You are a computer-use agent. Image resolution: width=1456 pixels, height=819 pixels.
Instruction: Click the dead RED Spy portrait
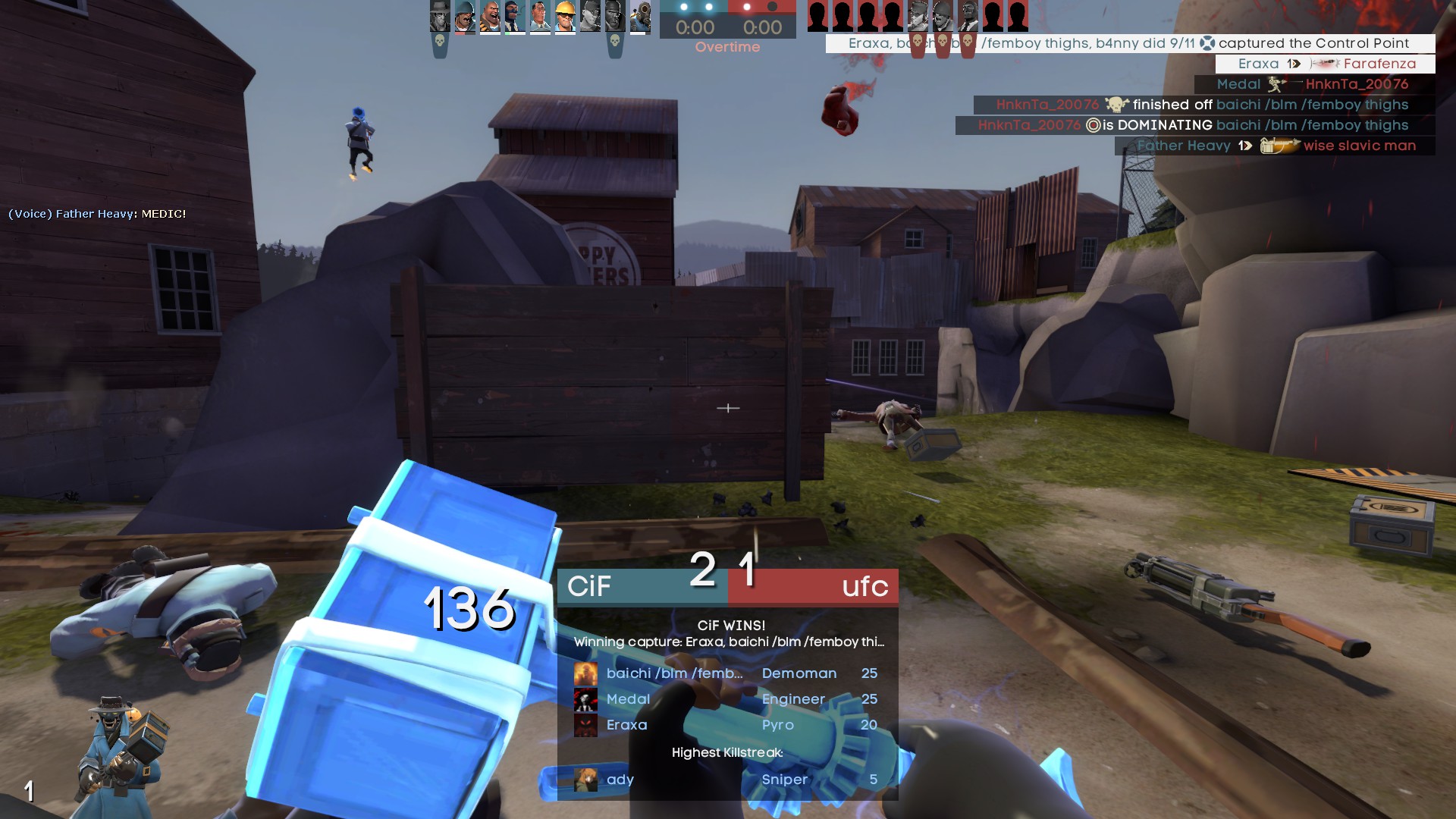tap(968, 17)
